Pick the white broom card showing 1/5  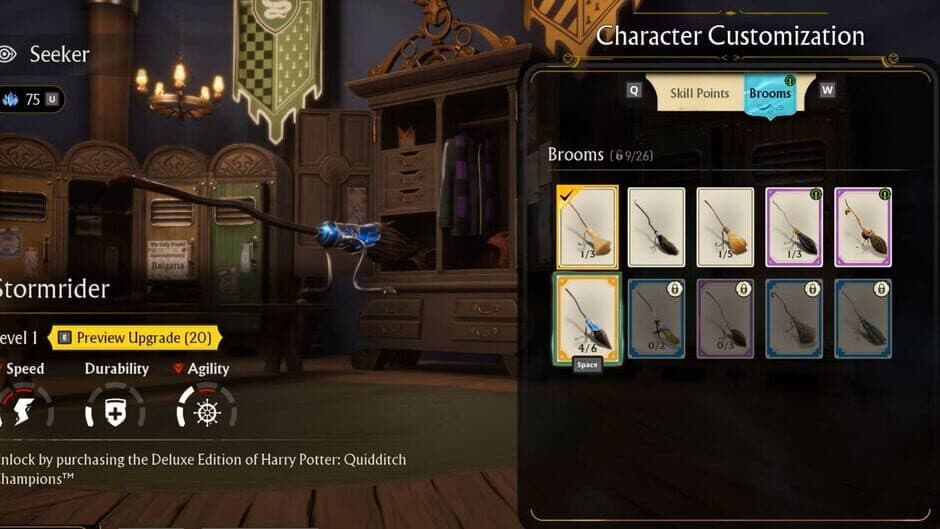(x=725, y=227)
